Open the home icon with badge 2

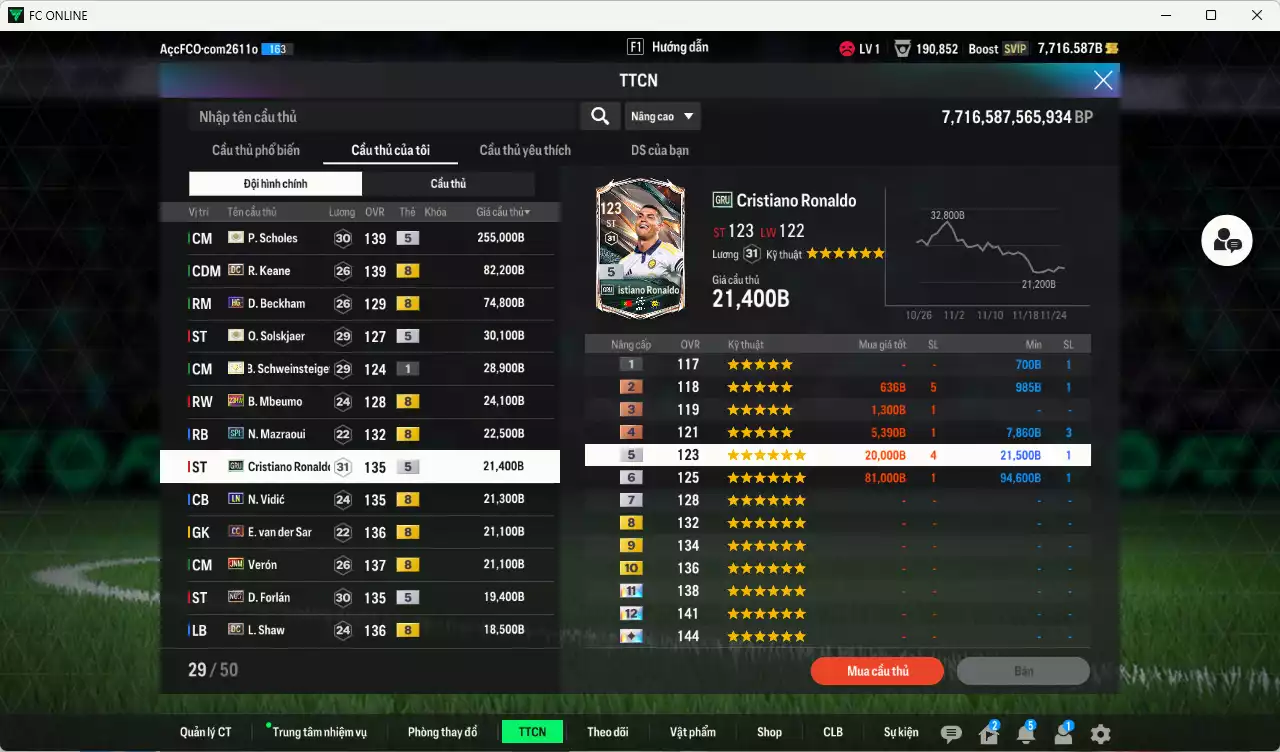tap(990, 735)
